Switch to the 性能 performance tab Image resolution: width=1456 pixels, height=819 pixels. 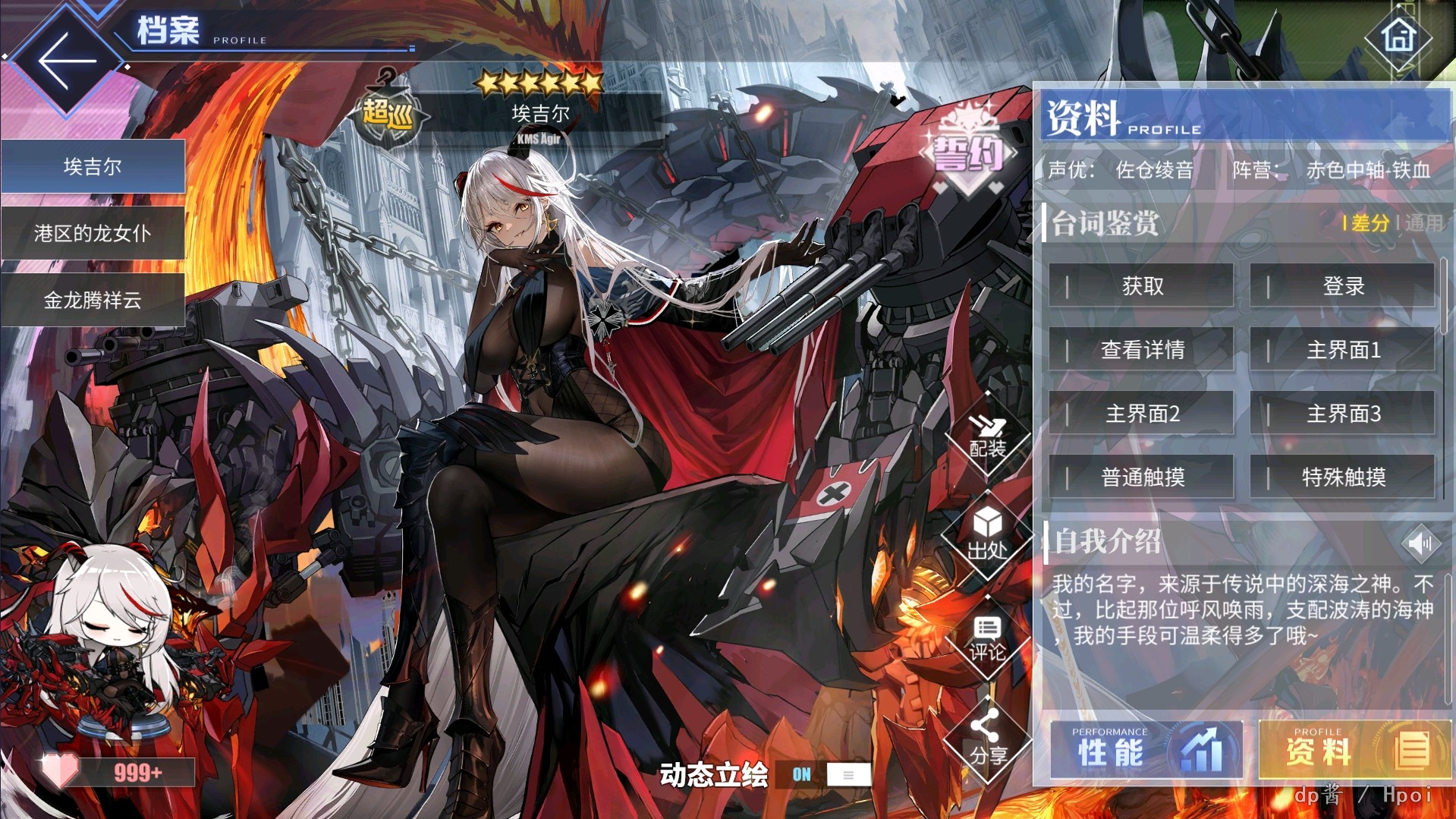1146,751
